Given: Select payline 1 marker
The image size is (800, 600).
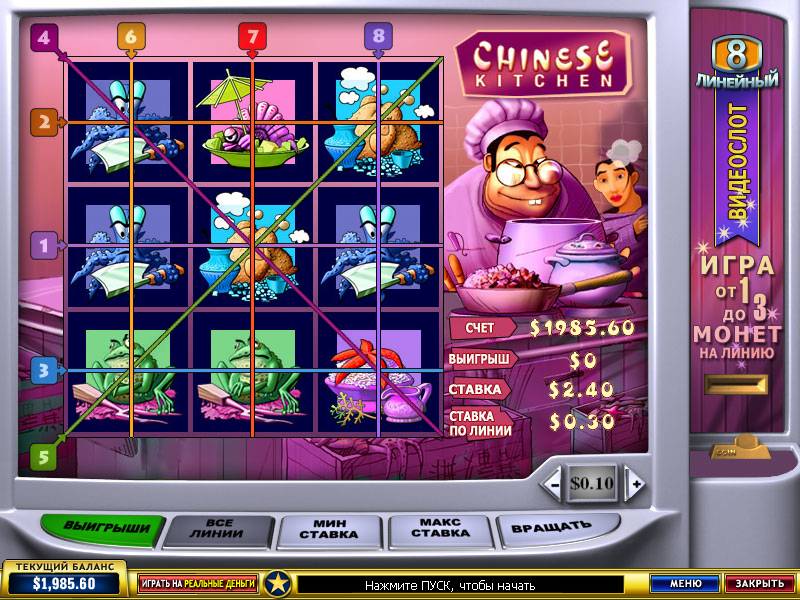Looking at the screenshot, I should (42, 244).
